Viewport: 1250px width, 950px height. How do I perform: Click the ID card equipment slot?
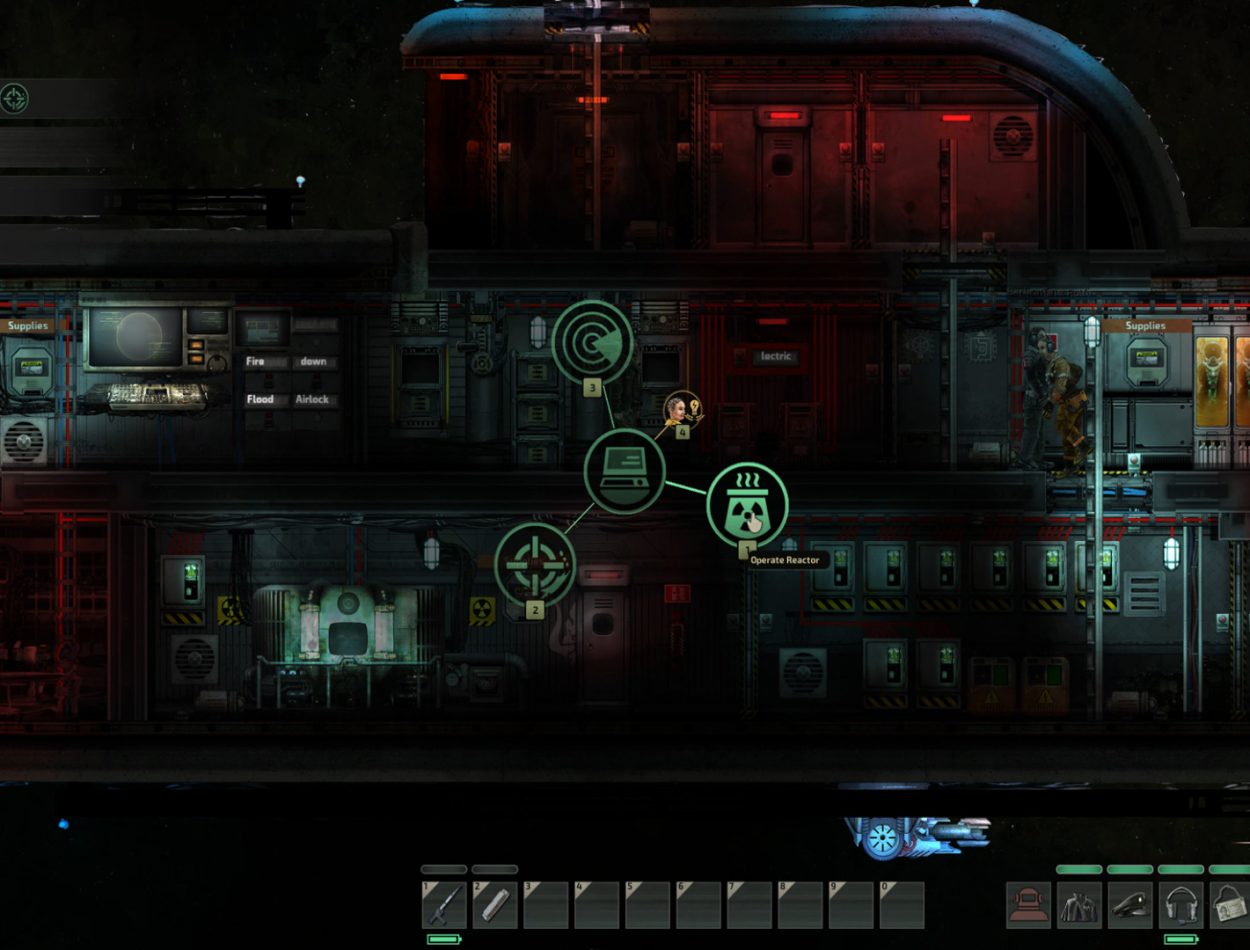1231,905
